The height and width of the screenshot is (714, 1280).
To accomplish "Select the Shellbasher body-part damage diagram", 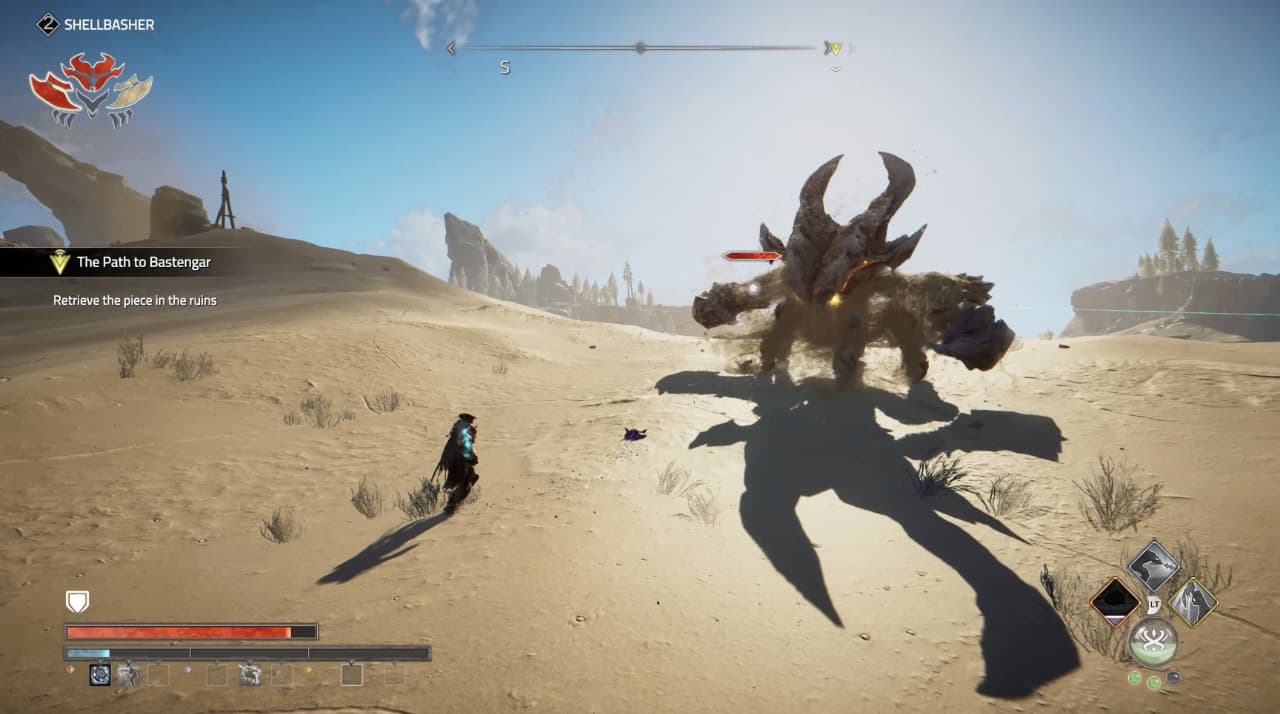I will [x=90, y=90].
